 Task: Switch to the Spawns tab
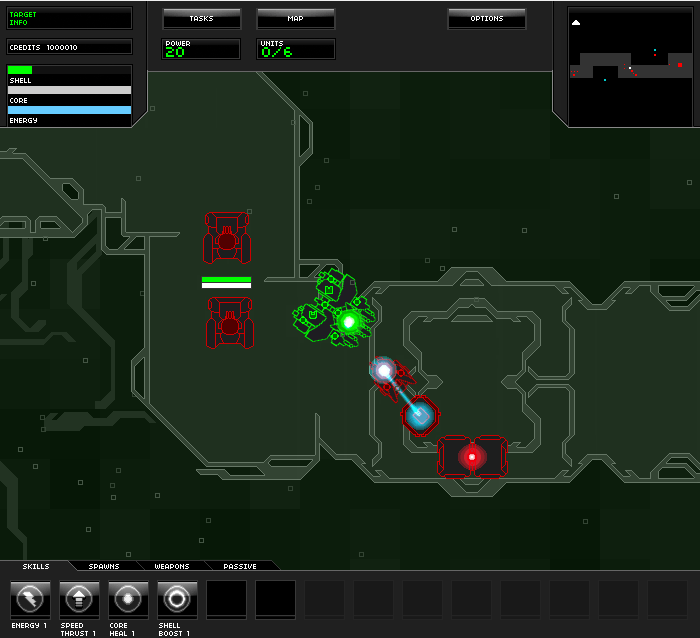[103, 566]
